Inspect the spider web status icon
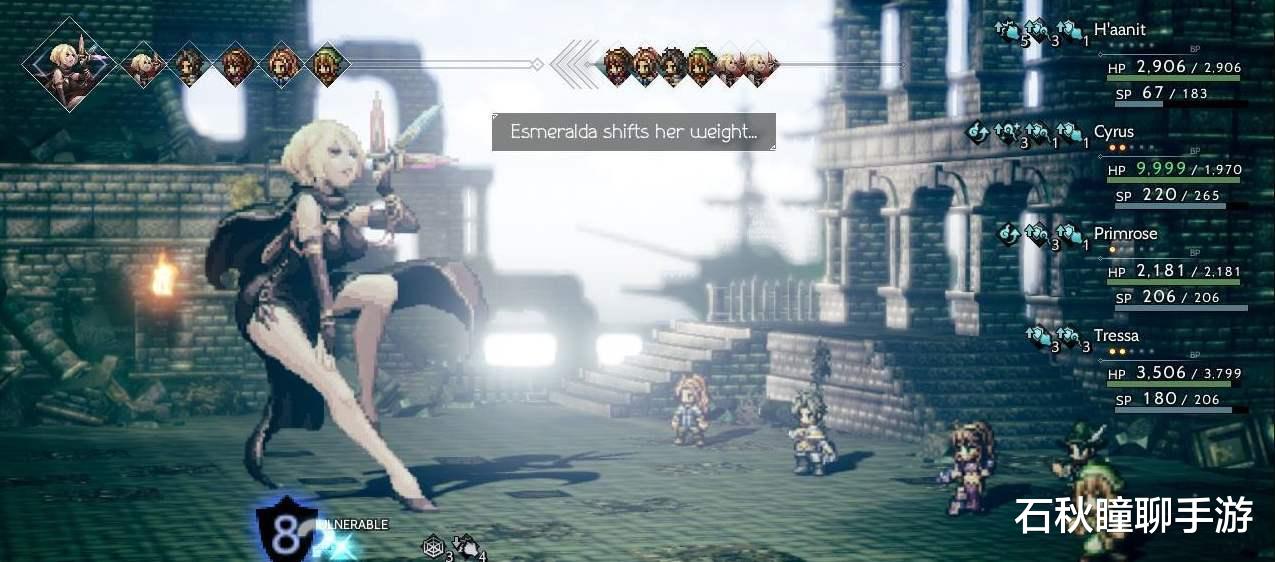Viewport: 1275px width, 562px height. 432,545
